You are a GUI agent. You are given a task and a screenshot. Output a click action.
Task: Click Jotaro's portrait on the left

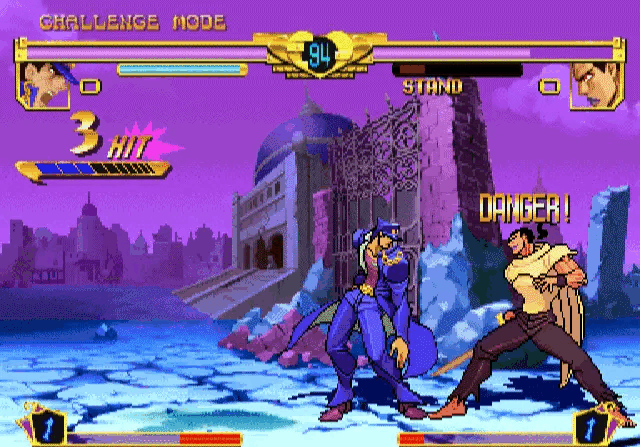tap(44, 84)
